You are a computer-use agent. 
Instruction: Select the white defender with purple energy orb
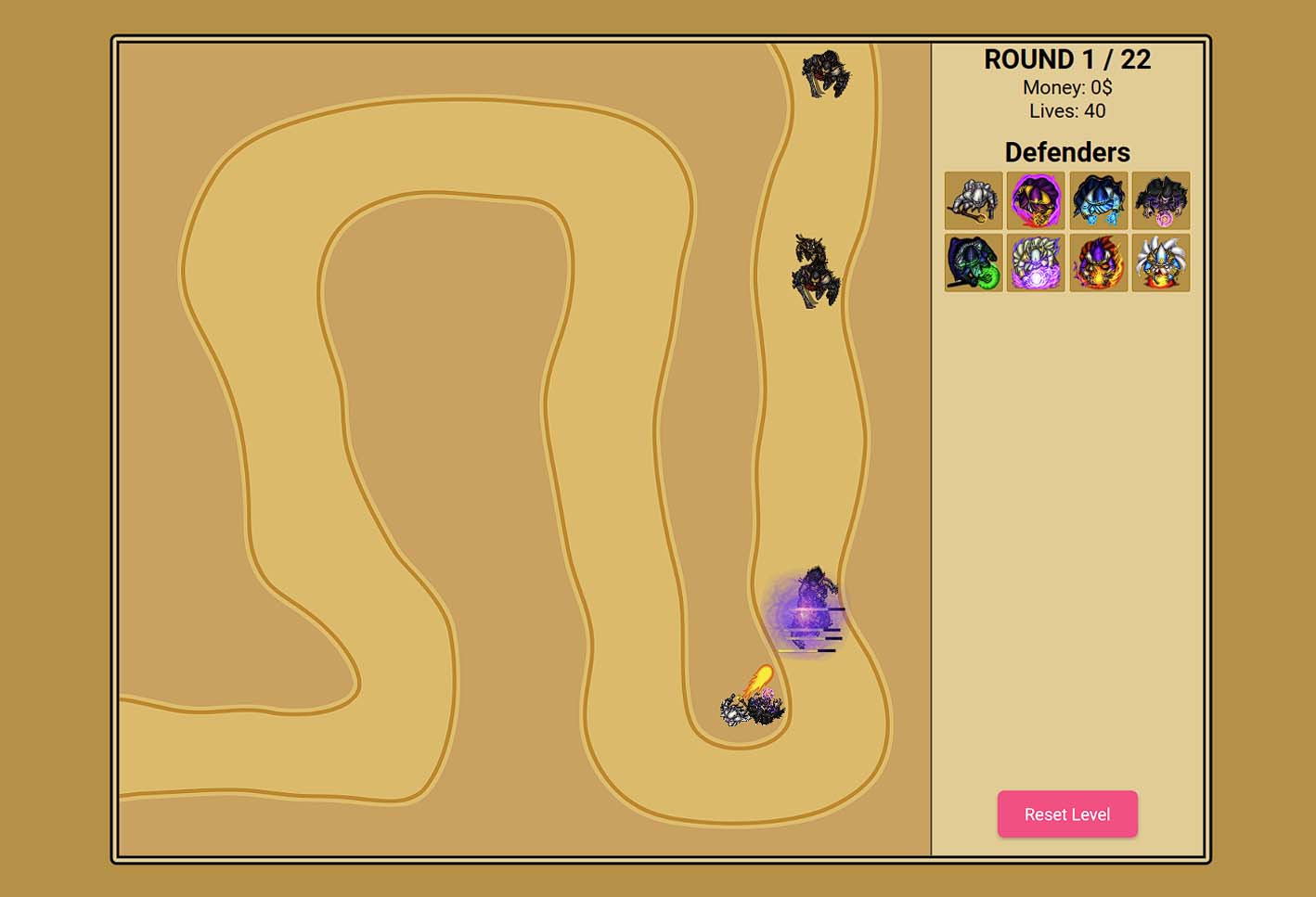tap(1036, 263)
